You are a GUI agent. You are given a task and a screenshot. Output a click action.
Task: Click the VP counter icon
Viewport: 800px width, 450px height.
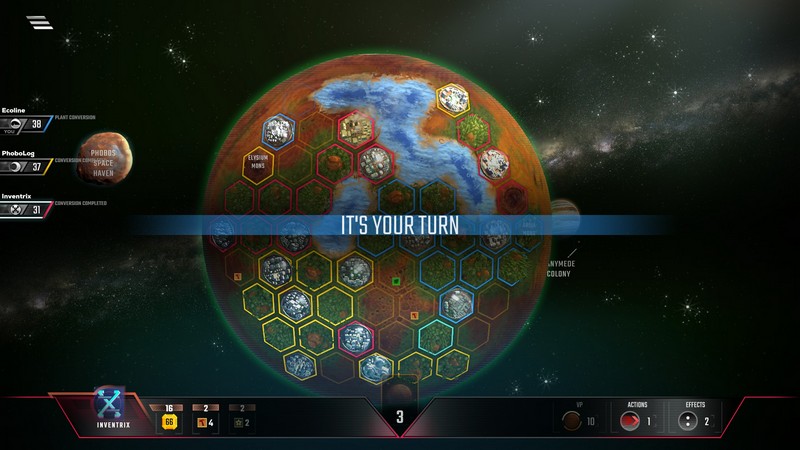(575, 421)
